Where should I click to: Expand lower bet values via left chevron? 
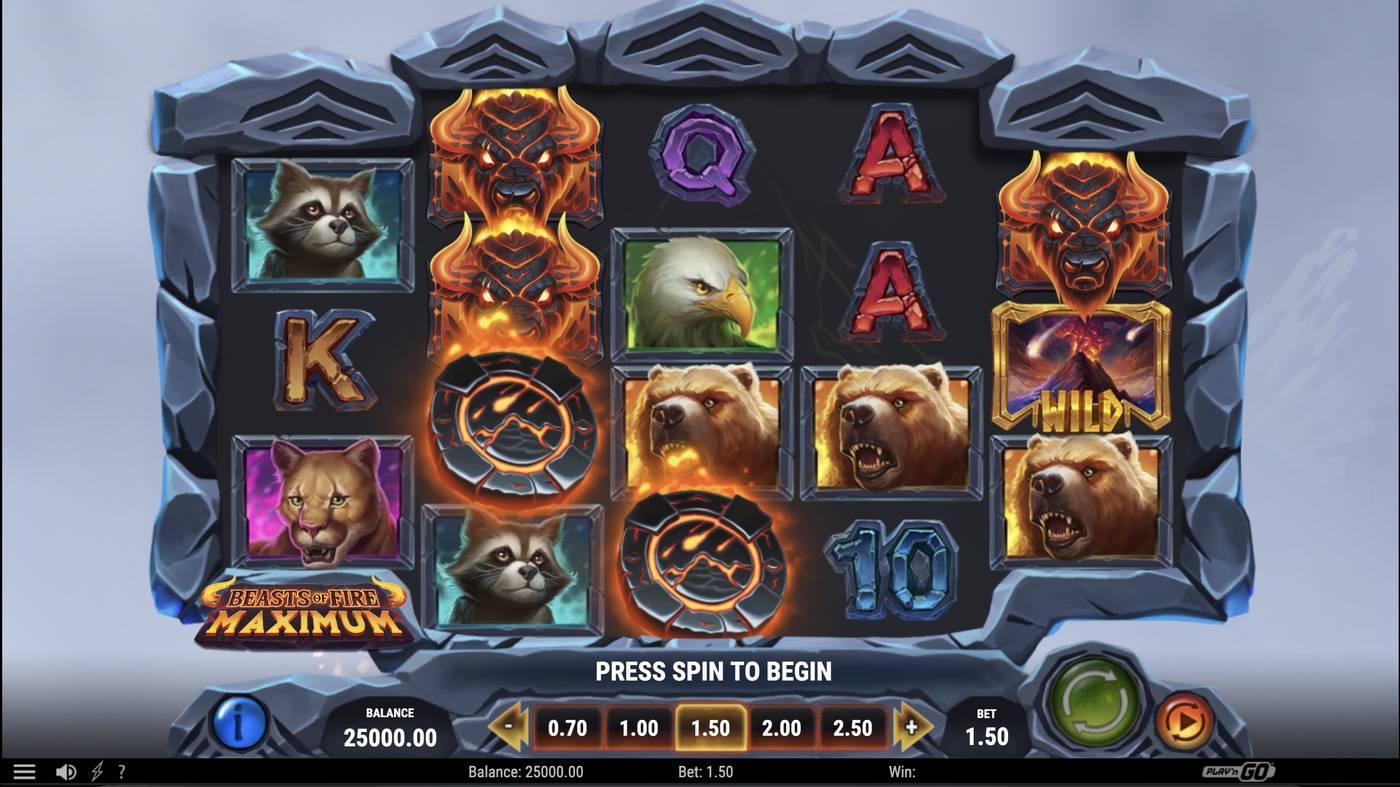point(508,727)
